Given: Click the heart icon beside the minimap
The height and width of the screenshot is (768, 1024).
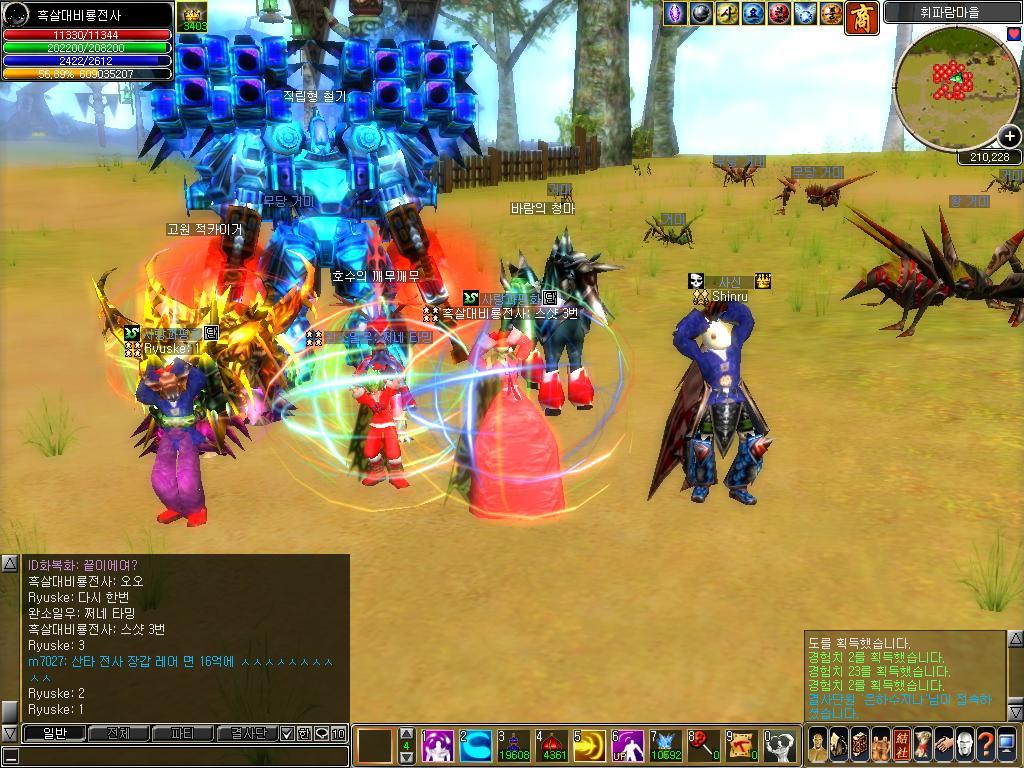Looking at the screenshot, I should coord(1014,33).
